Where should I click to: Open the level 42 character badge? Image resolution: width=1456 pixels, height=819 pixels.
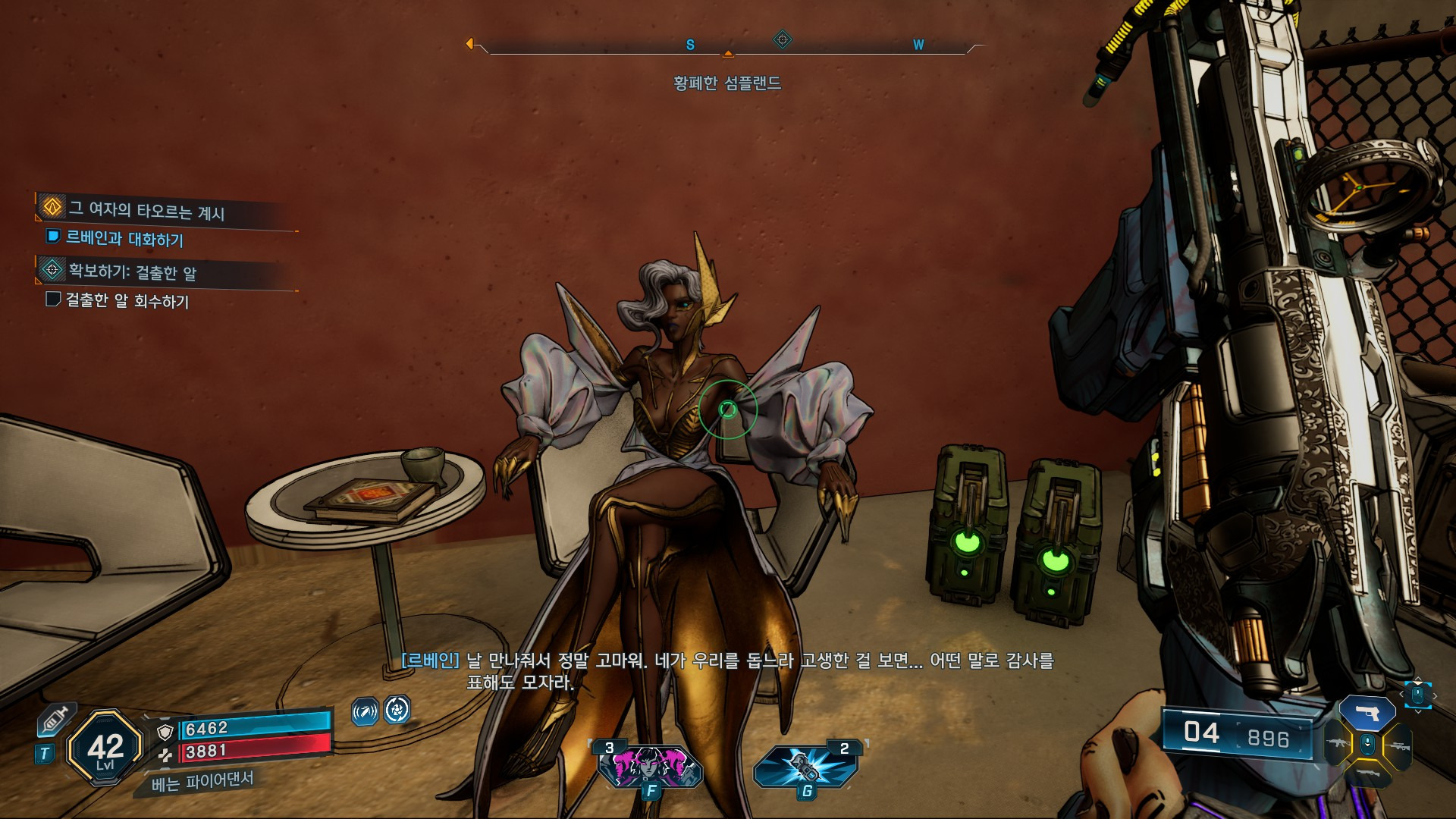[x=105, y=748]
